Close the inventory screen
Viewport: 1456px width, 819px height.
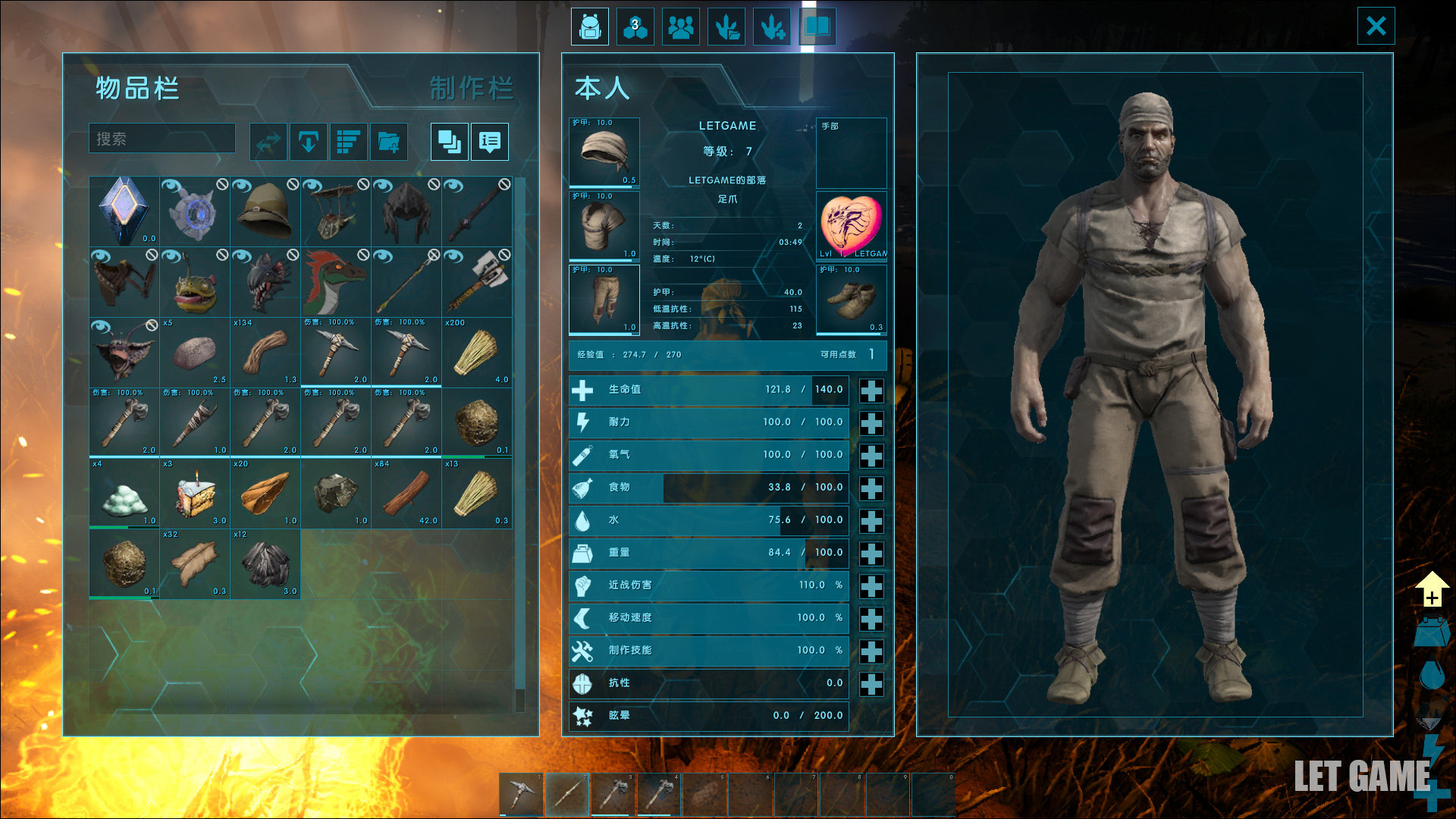pyautogui.click(x=1376, y=27)
